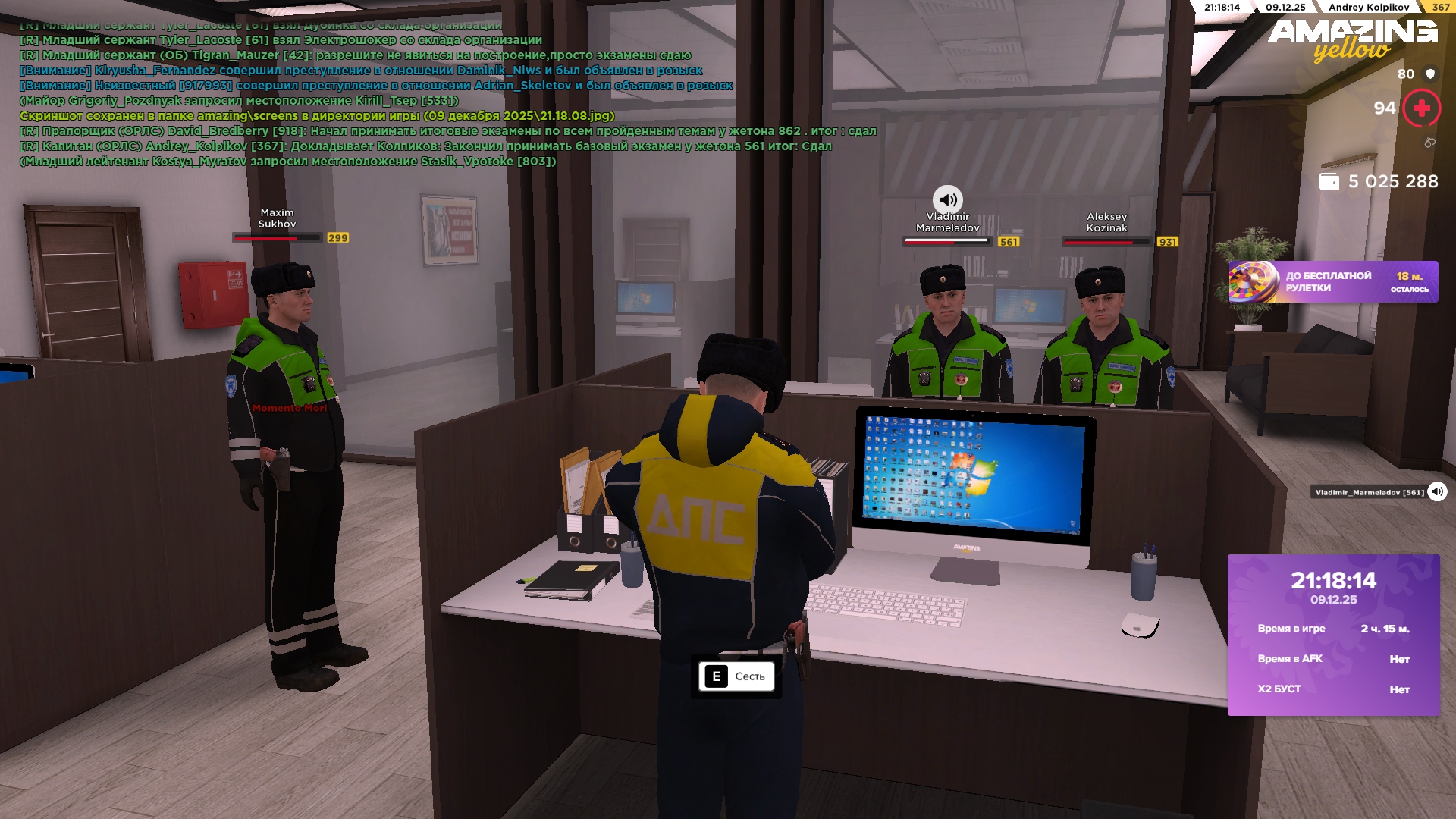The image size is (1456, 819).
Task: Click the red medical cross icon
Action: [1421, 108]
